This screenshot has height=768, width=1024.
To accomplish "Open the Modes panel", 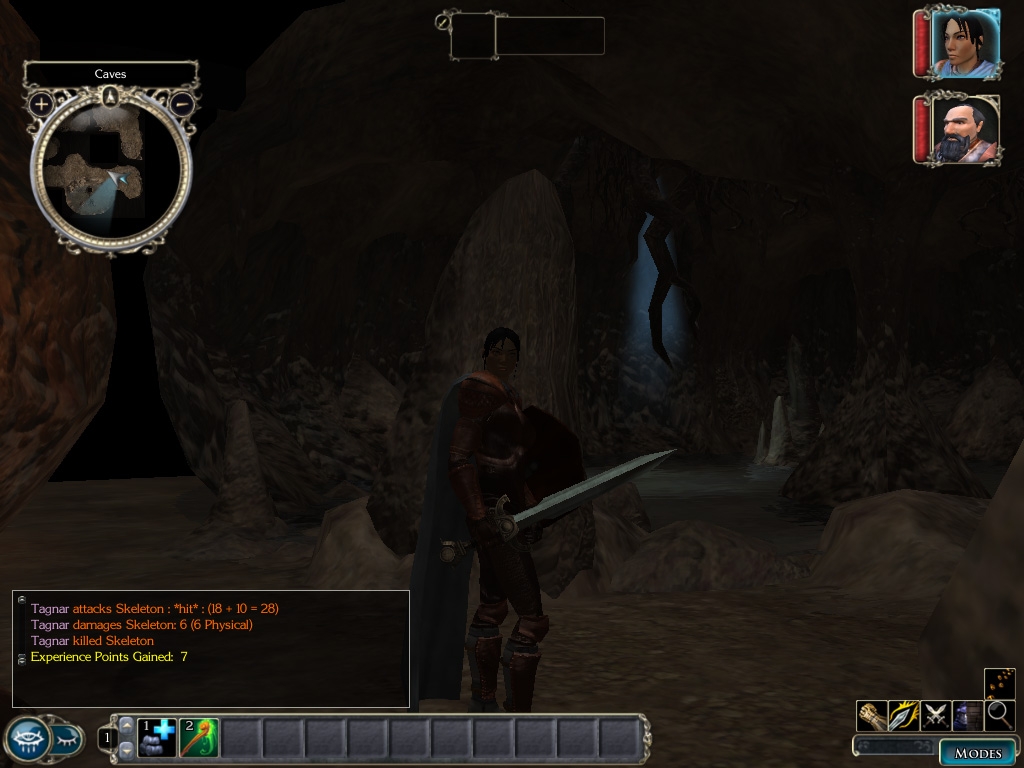I will point(977,753).
